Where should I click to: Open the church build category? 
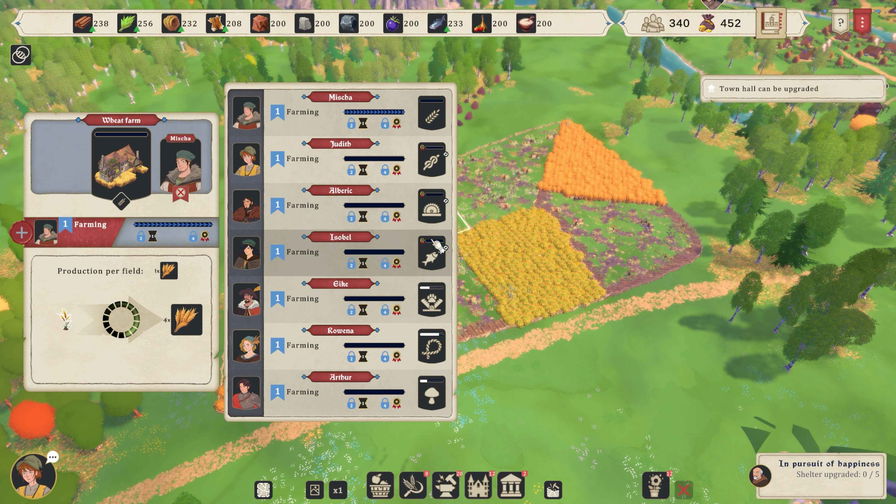pos(477,486)
